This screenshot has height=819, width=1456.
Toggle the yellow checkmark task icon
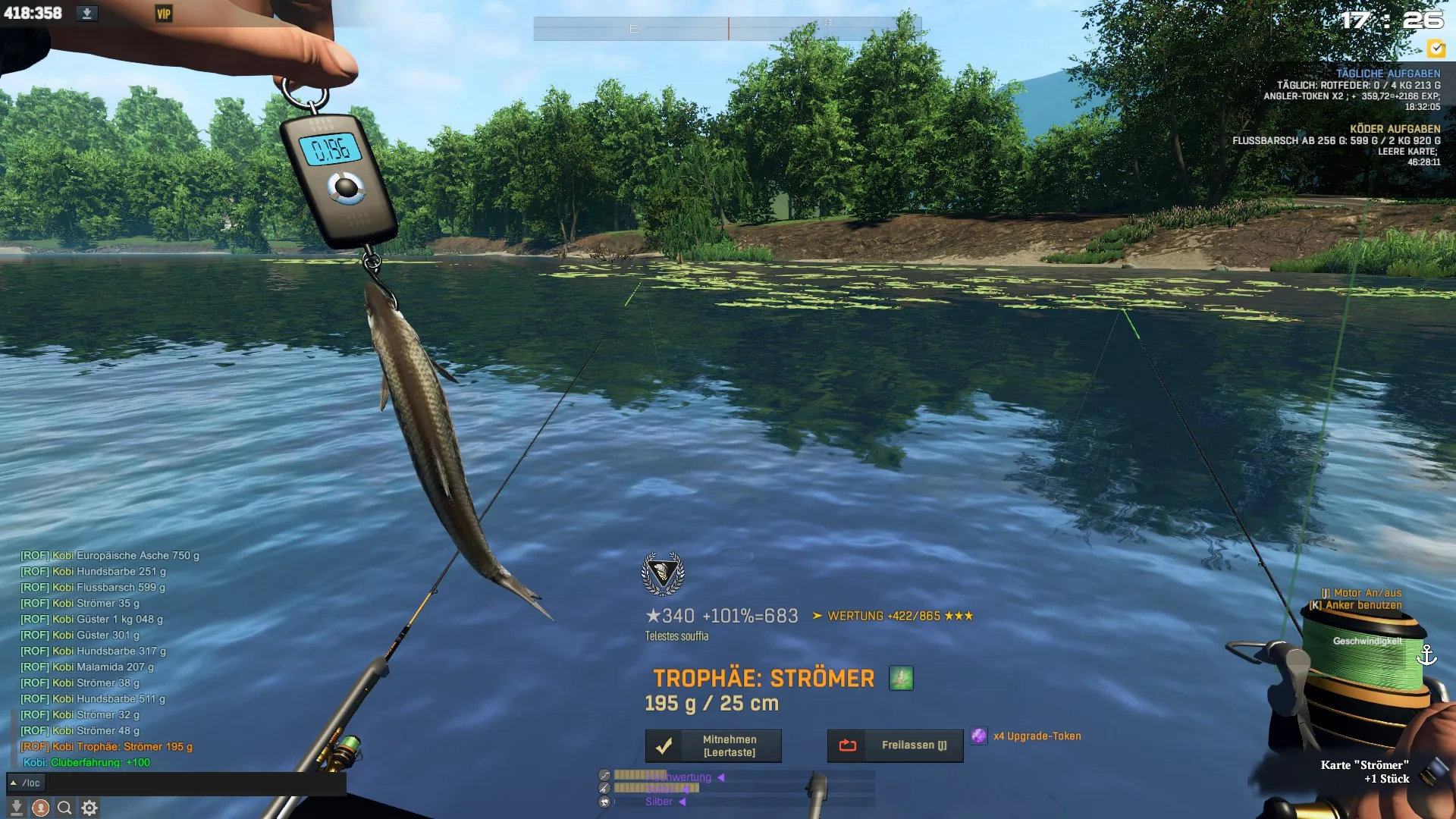[1436, 49]
